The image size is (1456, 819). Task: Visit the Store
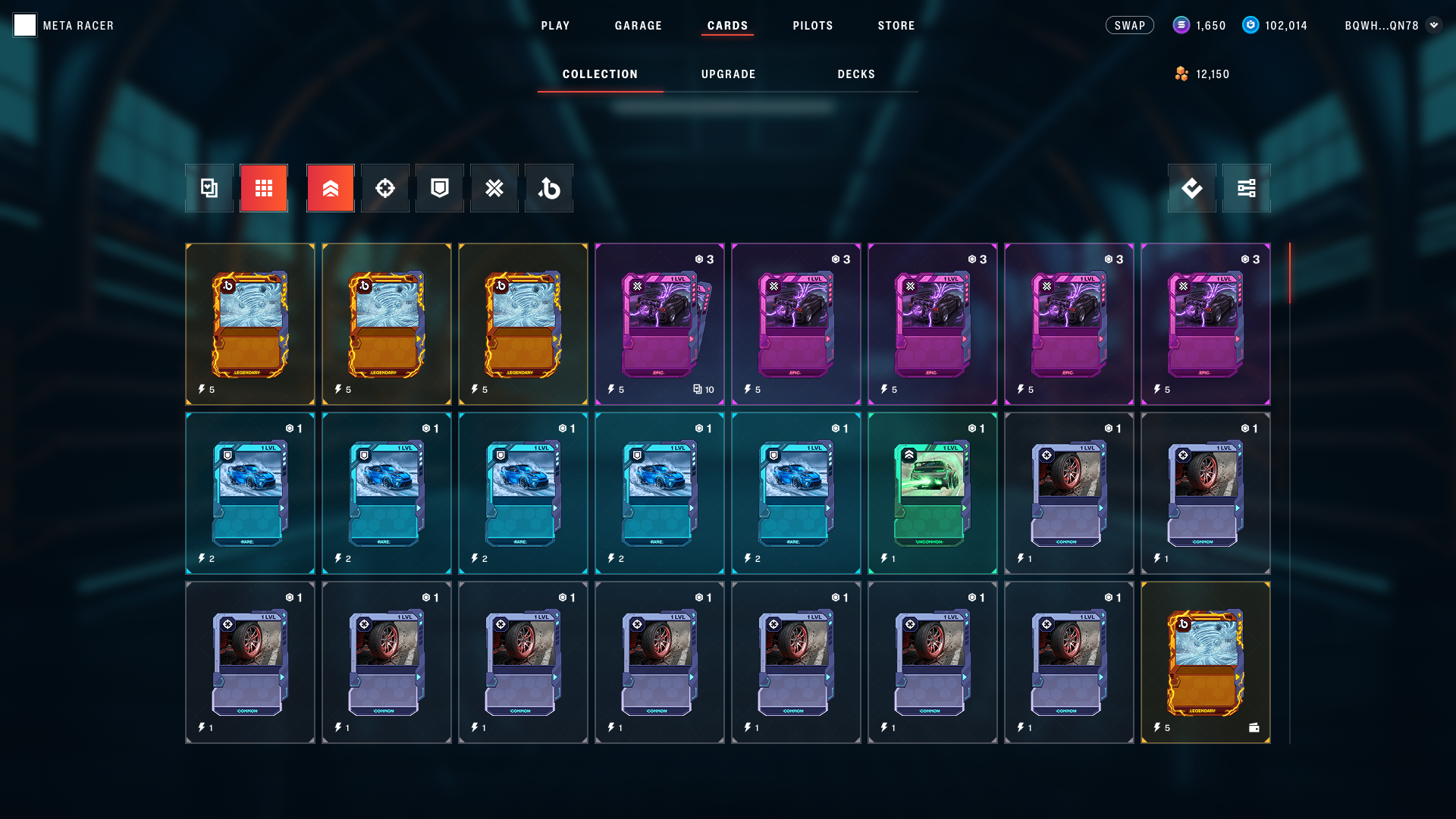point(896,26)
